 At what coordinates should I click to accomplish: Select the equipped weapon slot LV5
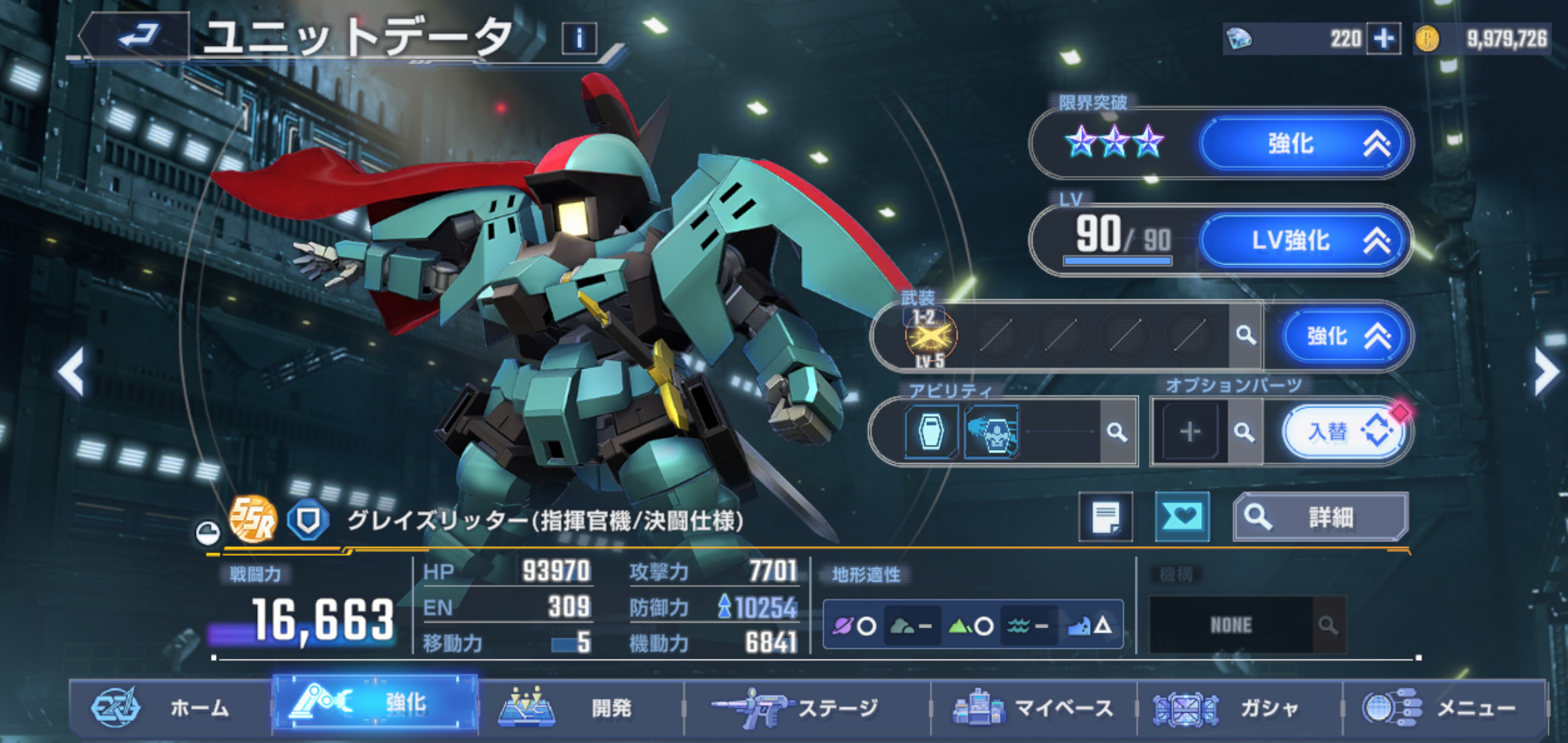[930, 337]
